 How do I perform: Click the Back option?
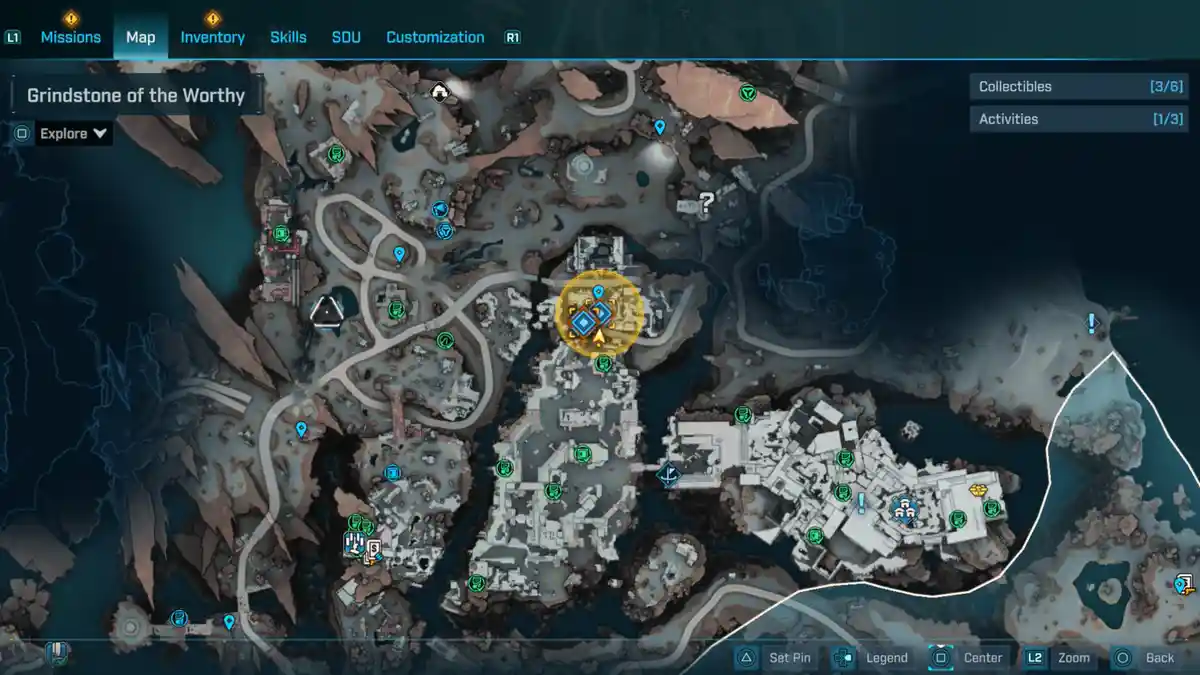click(x=1148, y=657)
